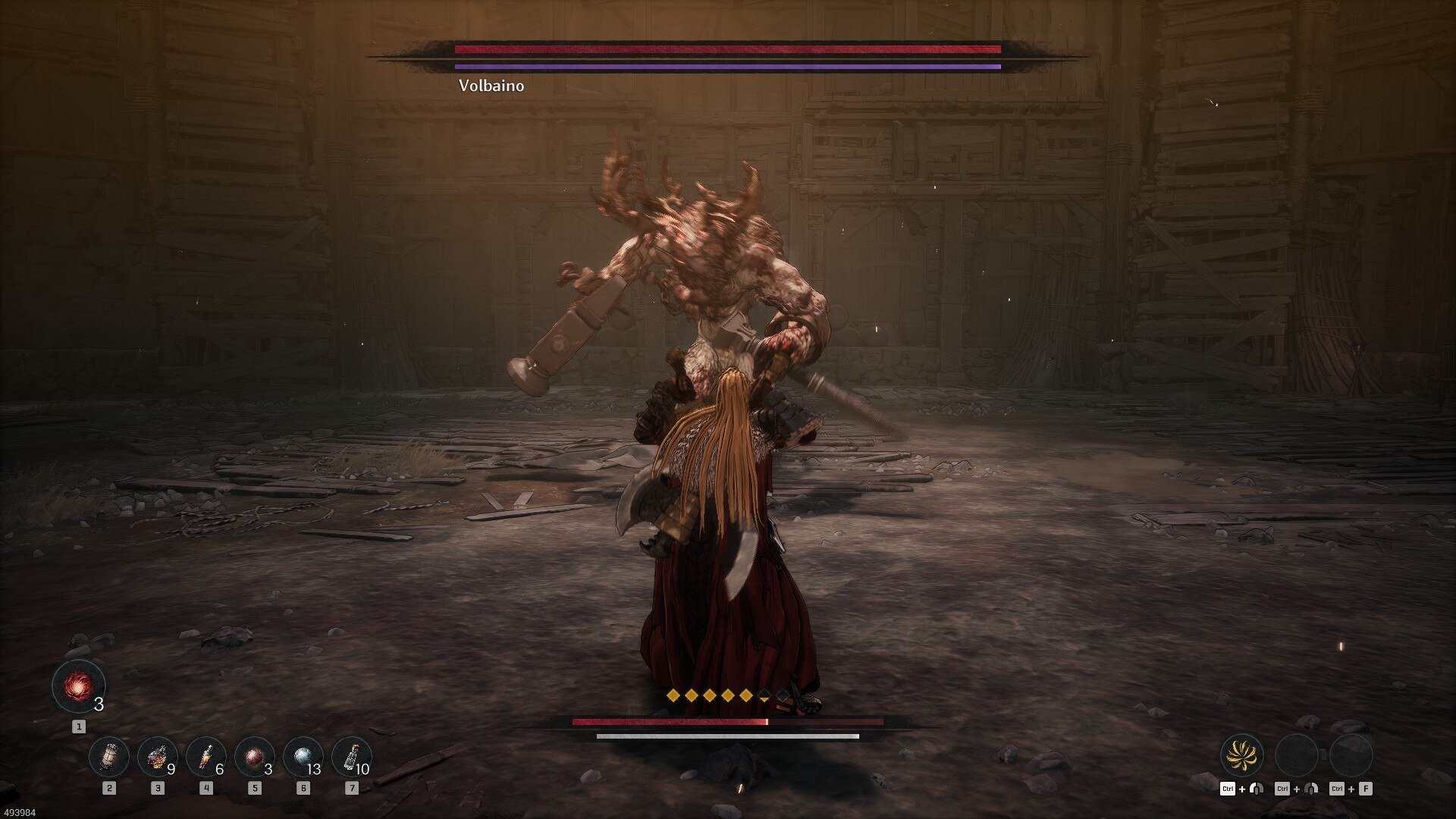Screen dimensions: 1456x819
Task: Pick the dark red orb with 3 left
Action: pyautogui.click(x=254, y=757)
